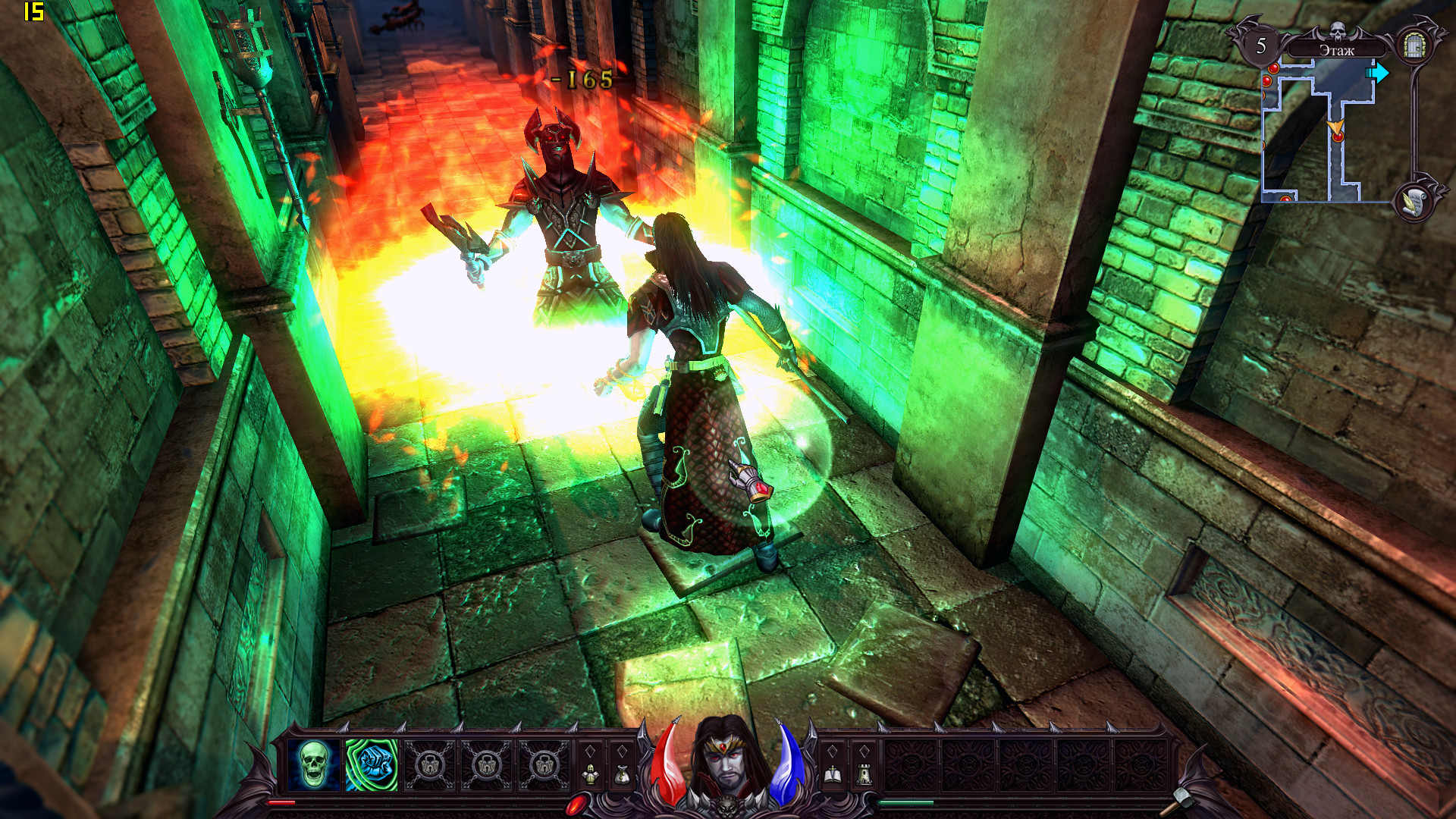Open the coin pouch inventory icon
This screenshot has width=1456, height=819.
click(622, 774)
